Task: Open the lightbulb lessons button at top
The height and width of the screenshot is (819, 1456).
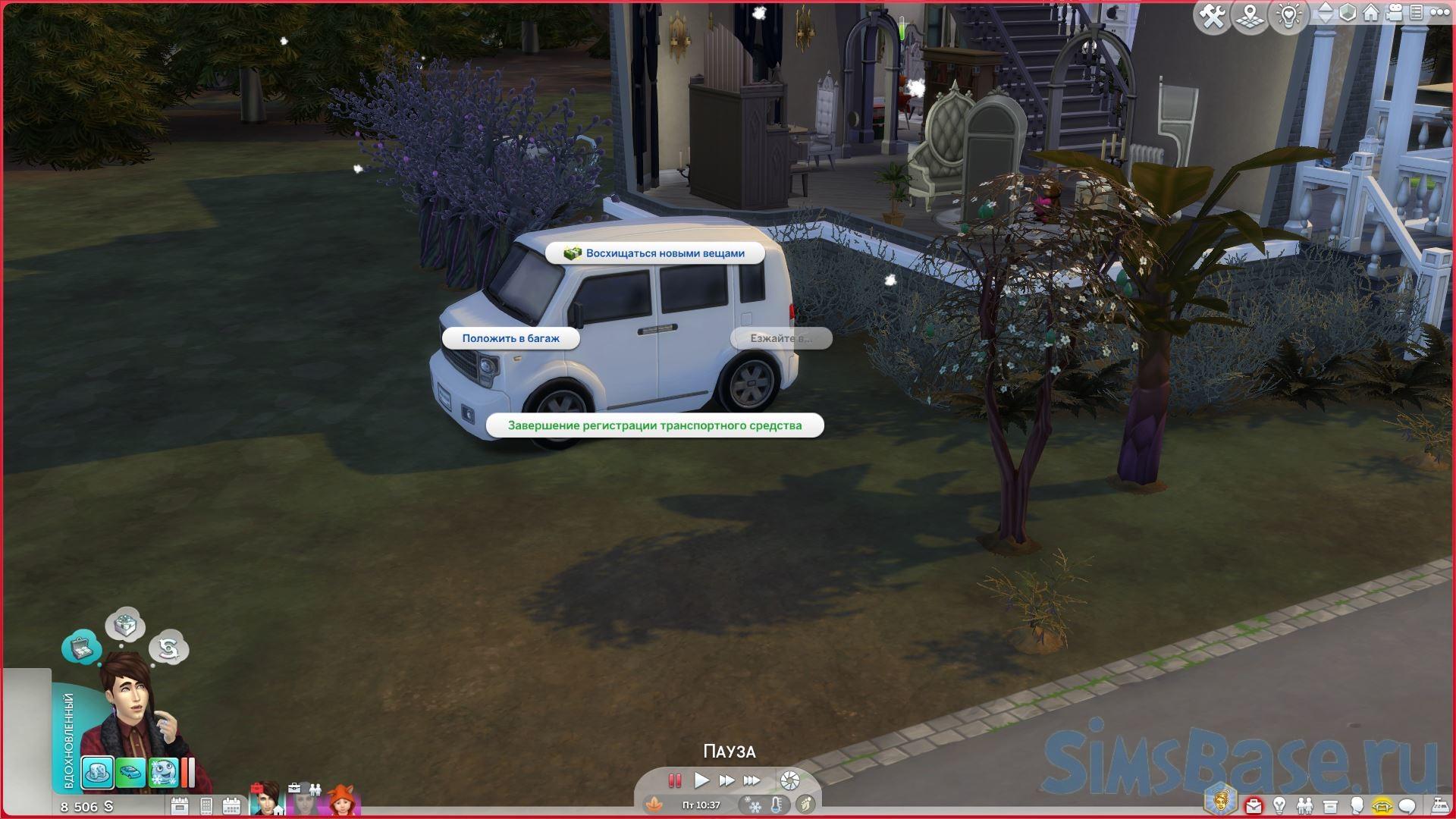Action: coord(1288,16)
